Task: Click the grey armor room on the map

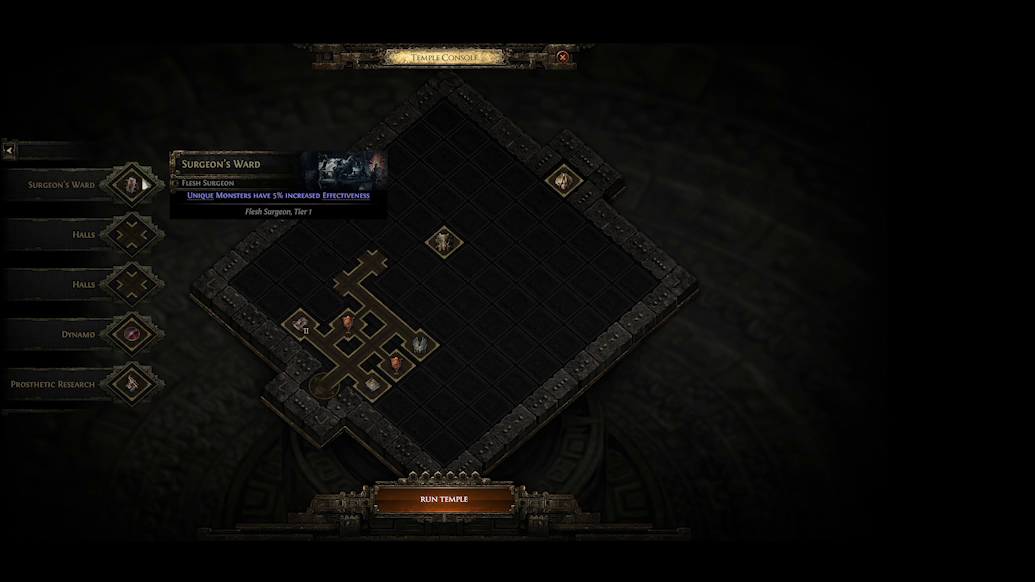Action: pyautogui.click(x=420, y=344)
